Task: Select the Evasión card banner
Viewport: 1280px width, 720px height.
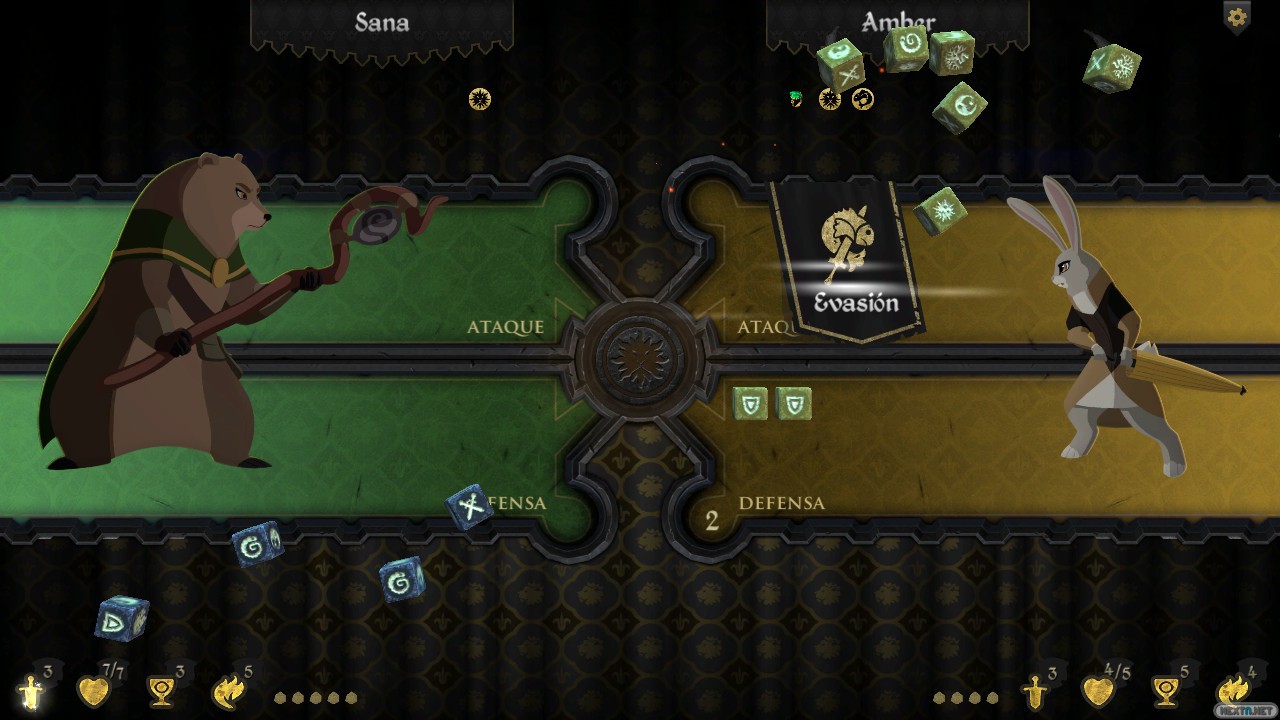Action: [x=849, y=262]
